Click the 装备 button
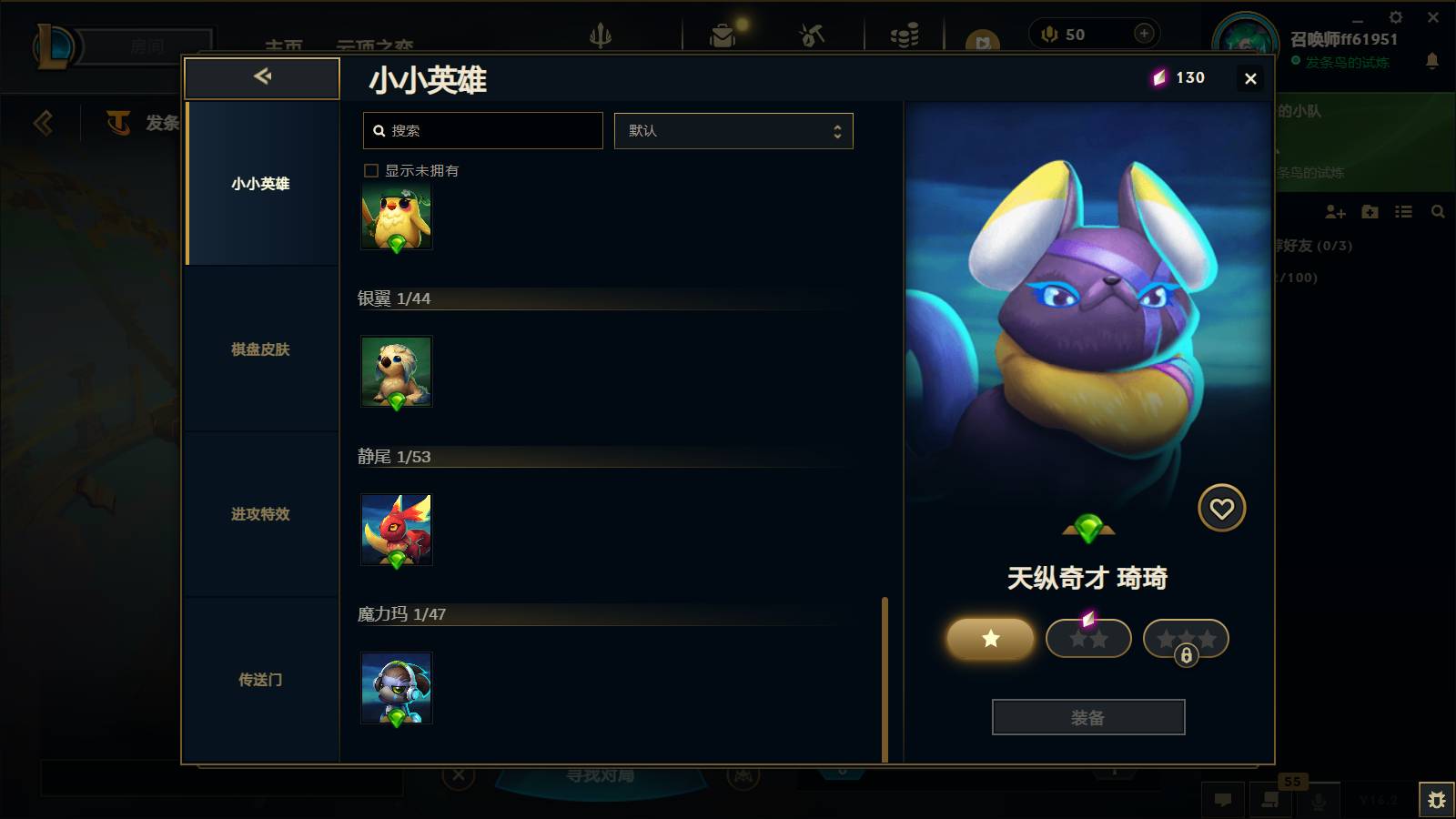 (1088, 717)
